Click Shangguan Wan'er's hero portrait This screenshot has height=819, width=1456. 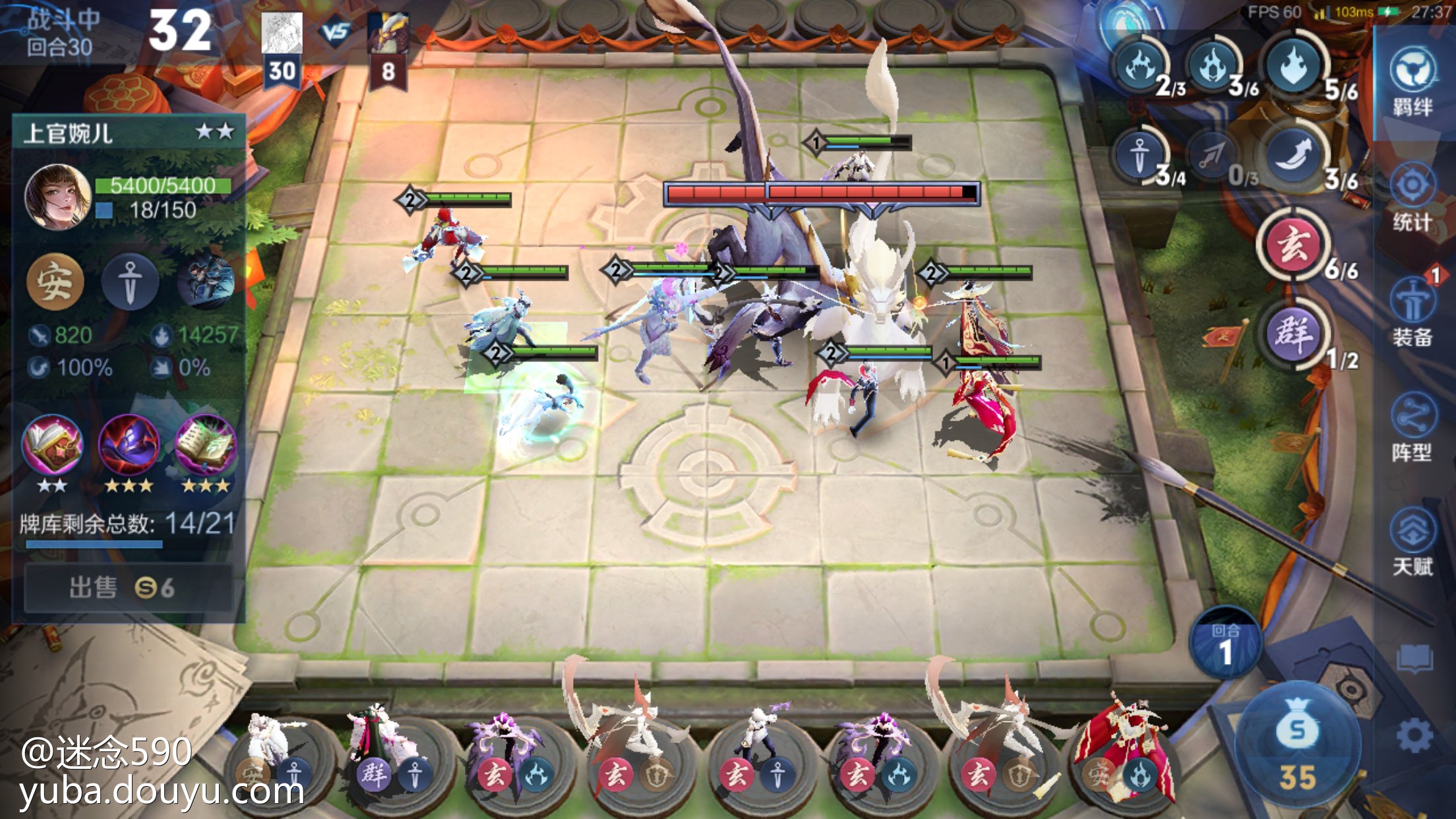[57, 197]
